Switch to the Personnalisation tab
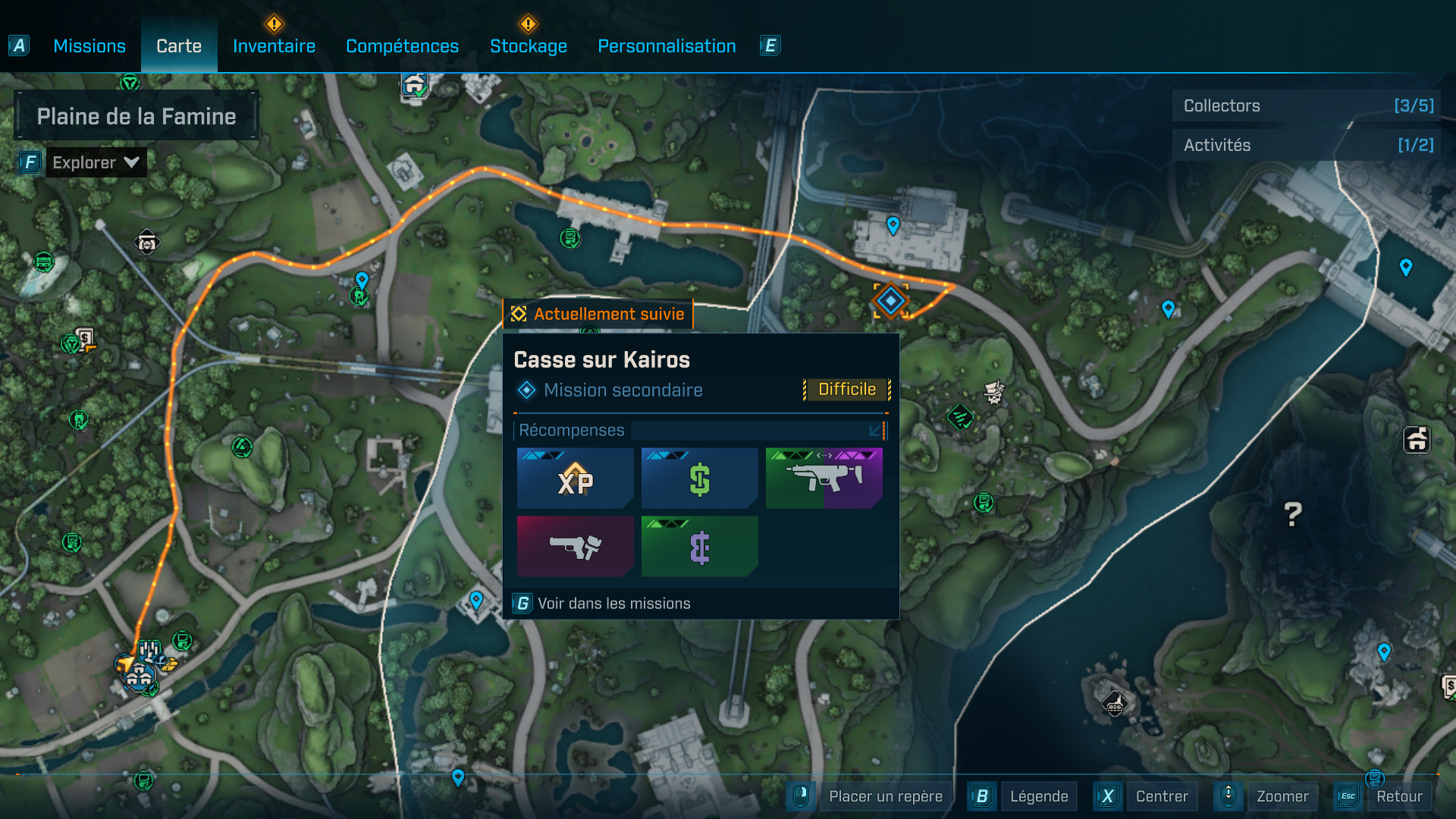Image resolution: width=1456 pixels, height=819 pixels. coord(667,46)
